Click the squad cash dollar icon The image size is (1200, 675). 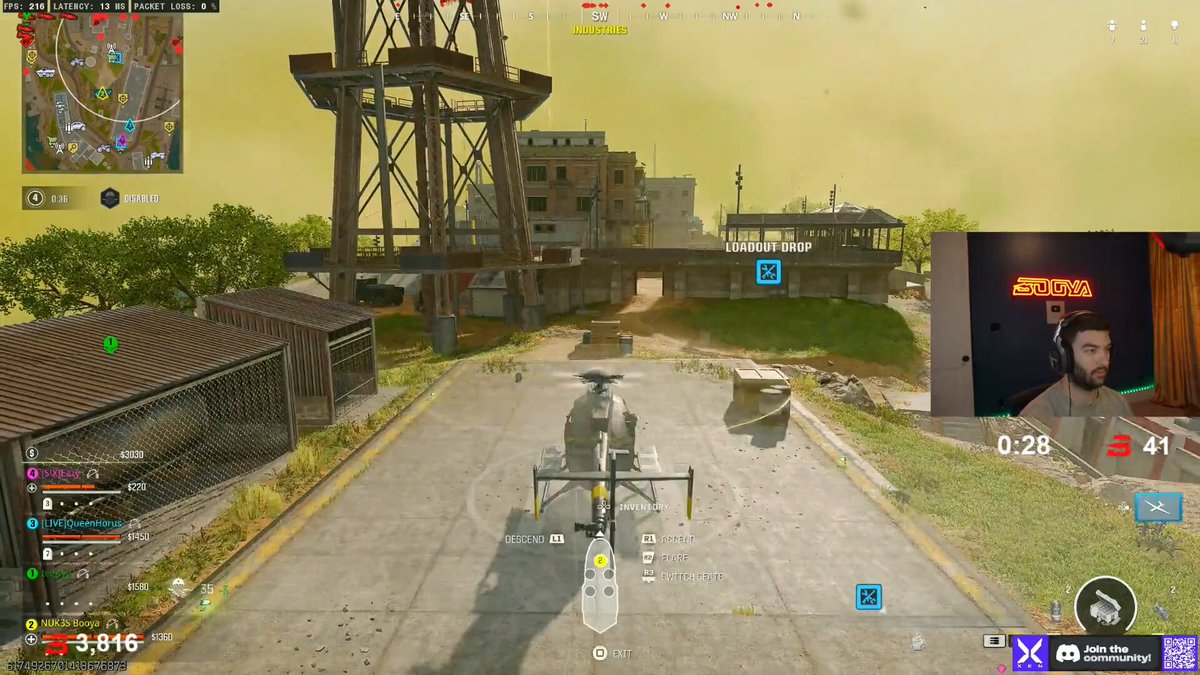[x=32, y=453]
